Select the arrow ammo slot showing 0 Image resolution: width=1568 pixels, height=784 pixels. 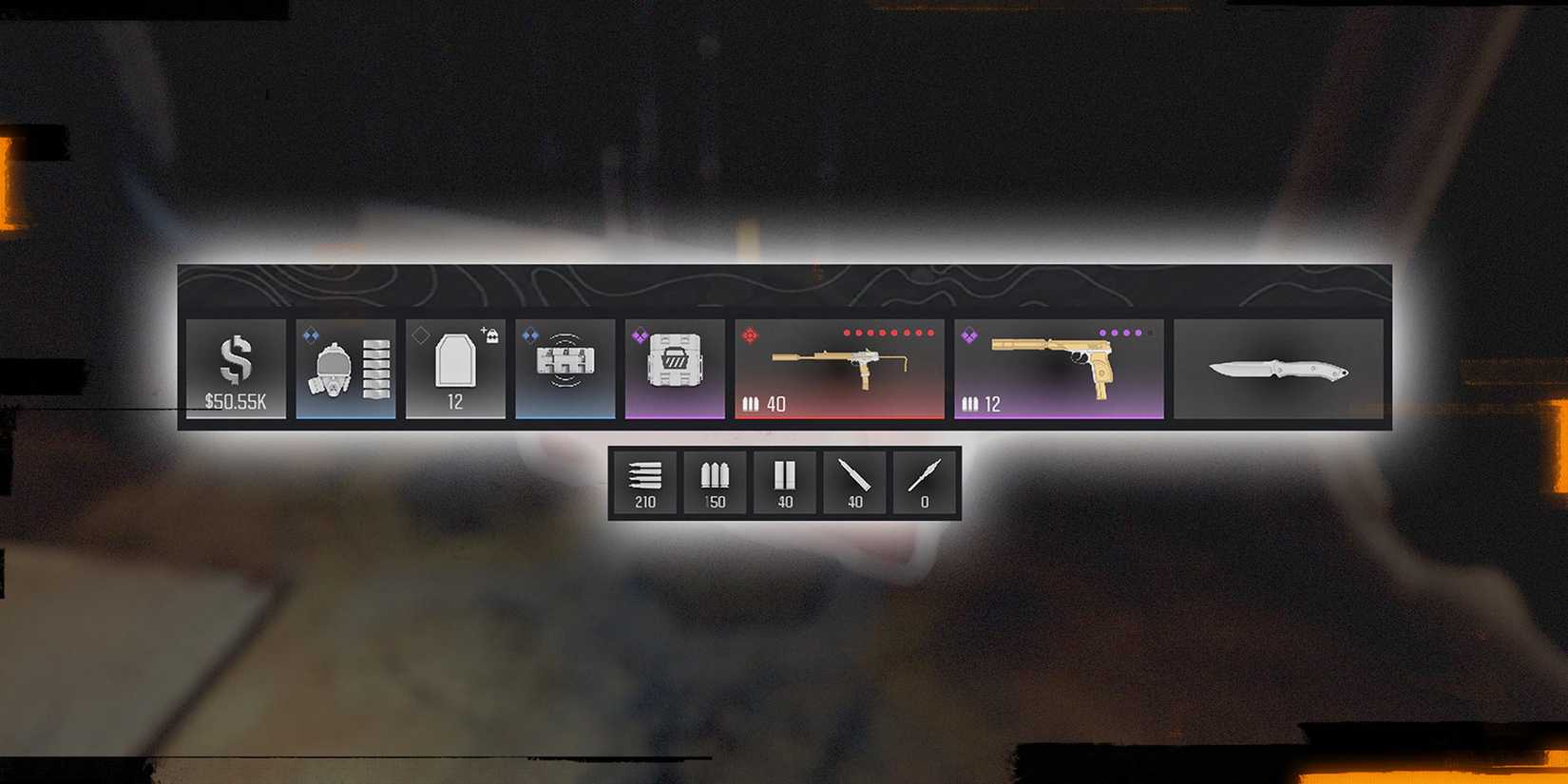[x=924, y=482]
